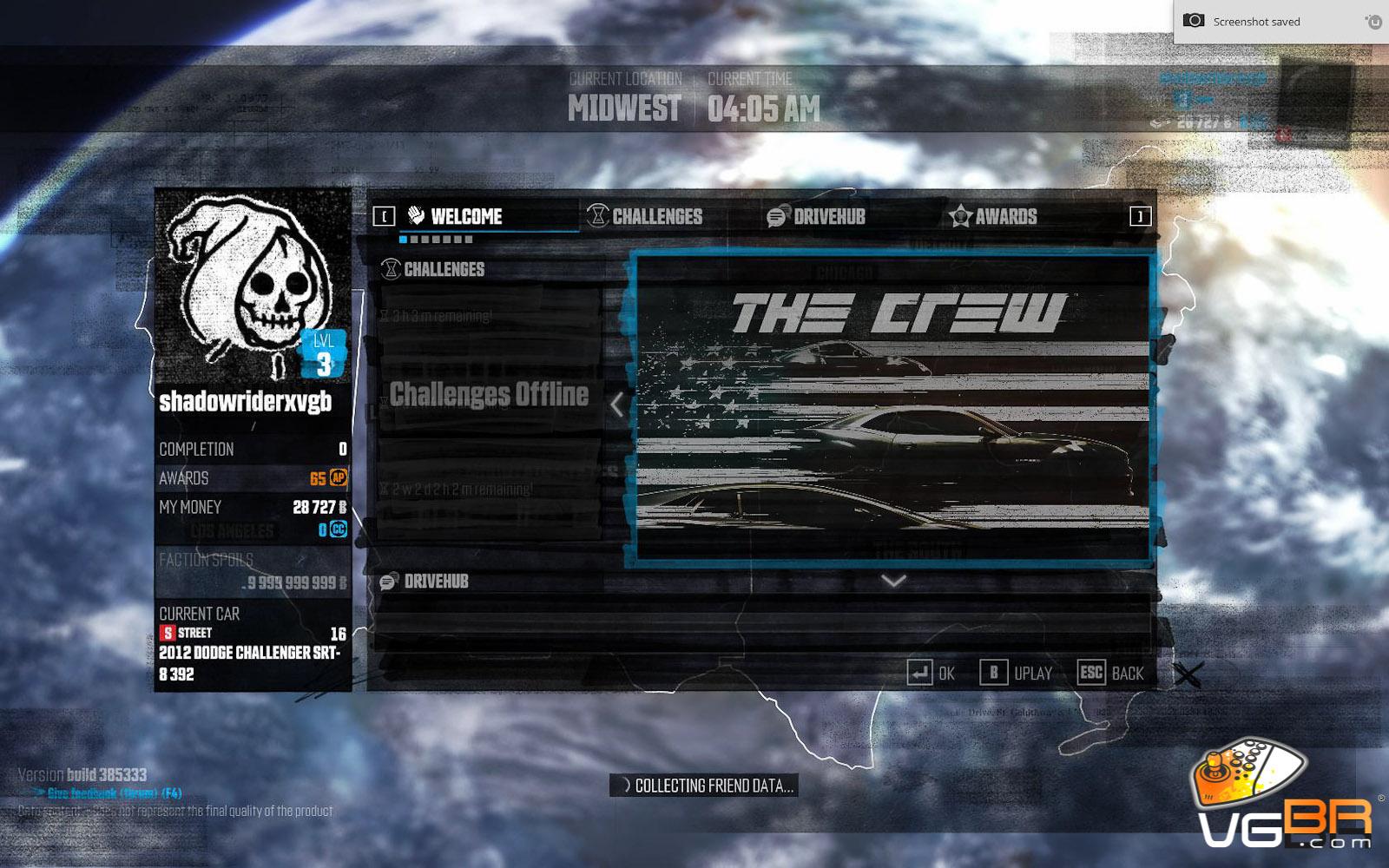Image resolution: width=1389 pixels, height=868 pixels.
Task: Click the OK button
Action: pos(932,673)
